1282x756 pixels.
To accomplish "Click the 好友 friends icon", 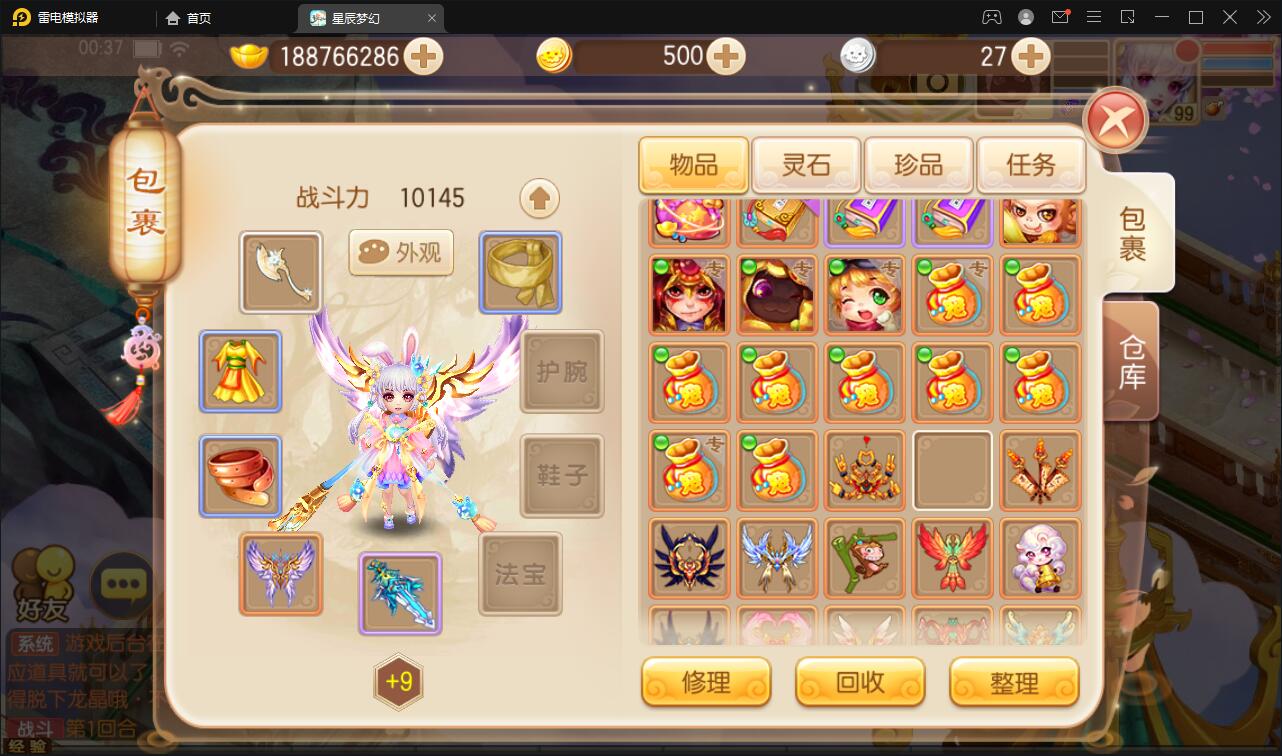I will click(x=42, y=578).
